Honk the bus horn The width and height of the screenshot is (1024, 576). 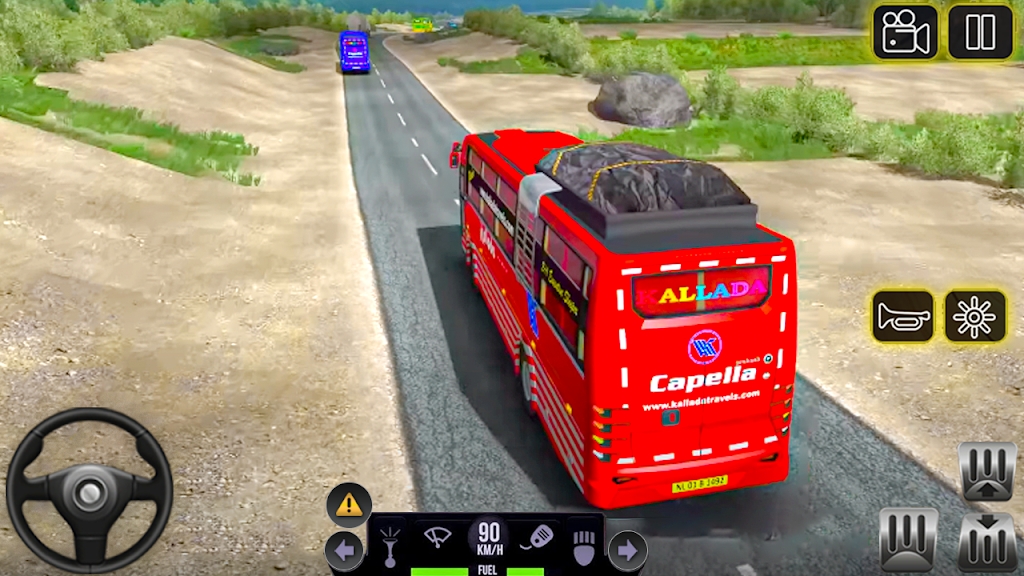click(x=903, y=317)
